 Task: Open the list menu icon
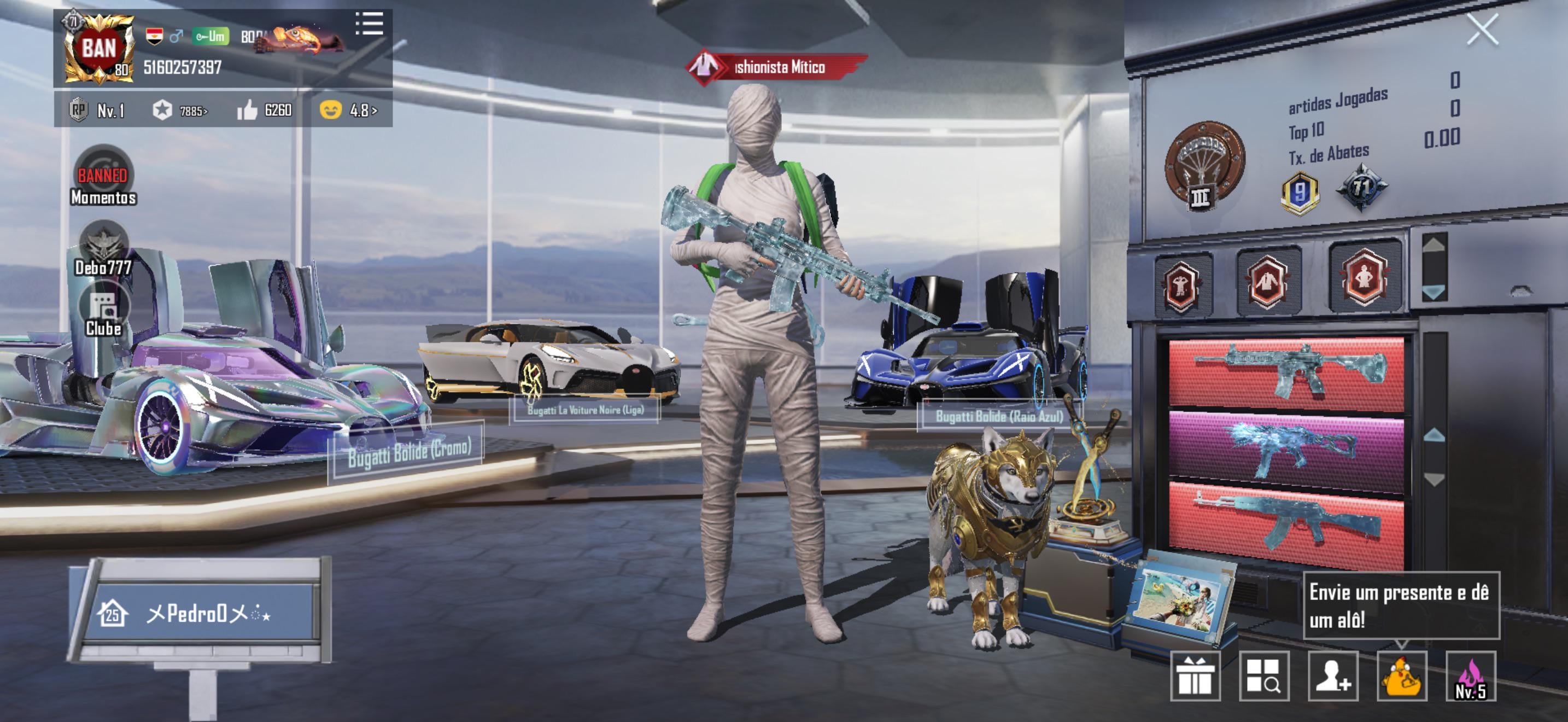[x=369, y=24]
